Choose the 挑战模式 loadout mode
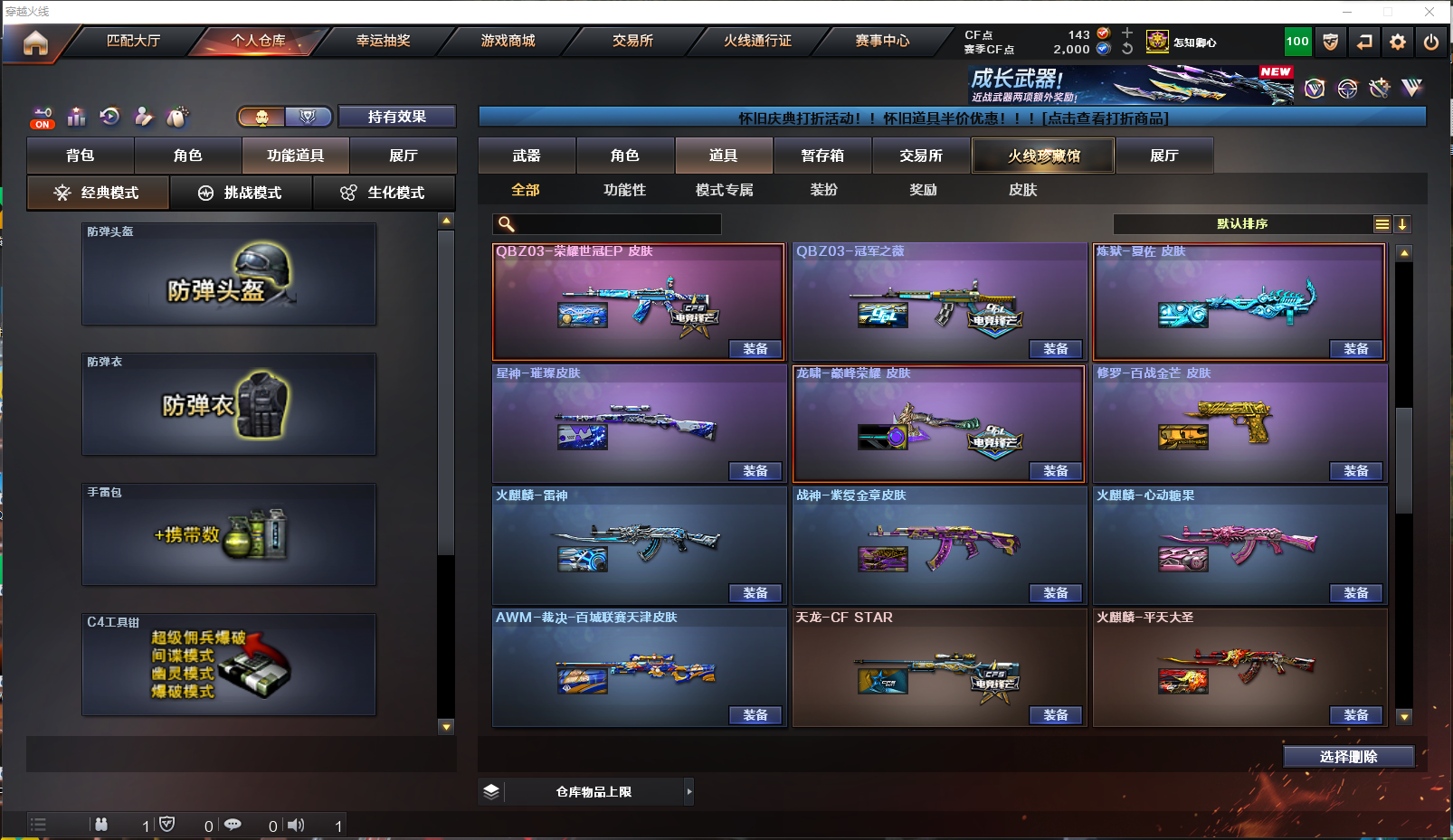This screenshot has width=1453, height=840. [241, 193]
